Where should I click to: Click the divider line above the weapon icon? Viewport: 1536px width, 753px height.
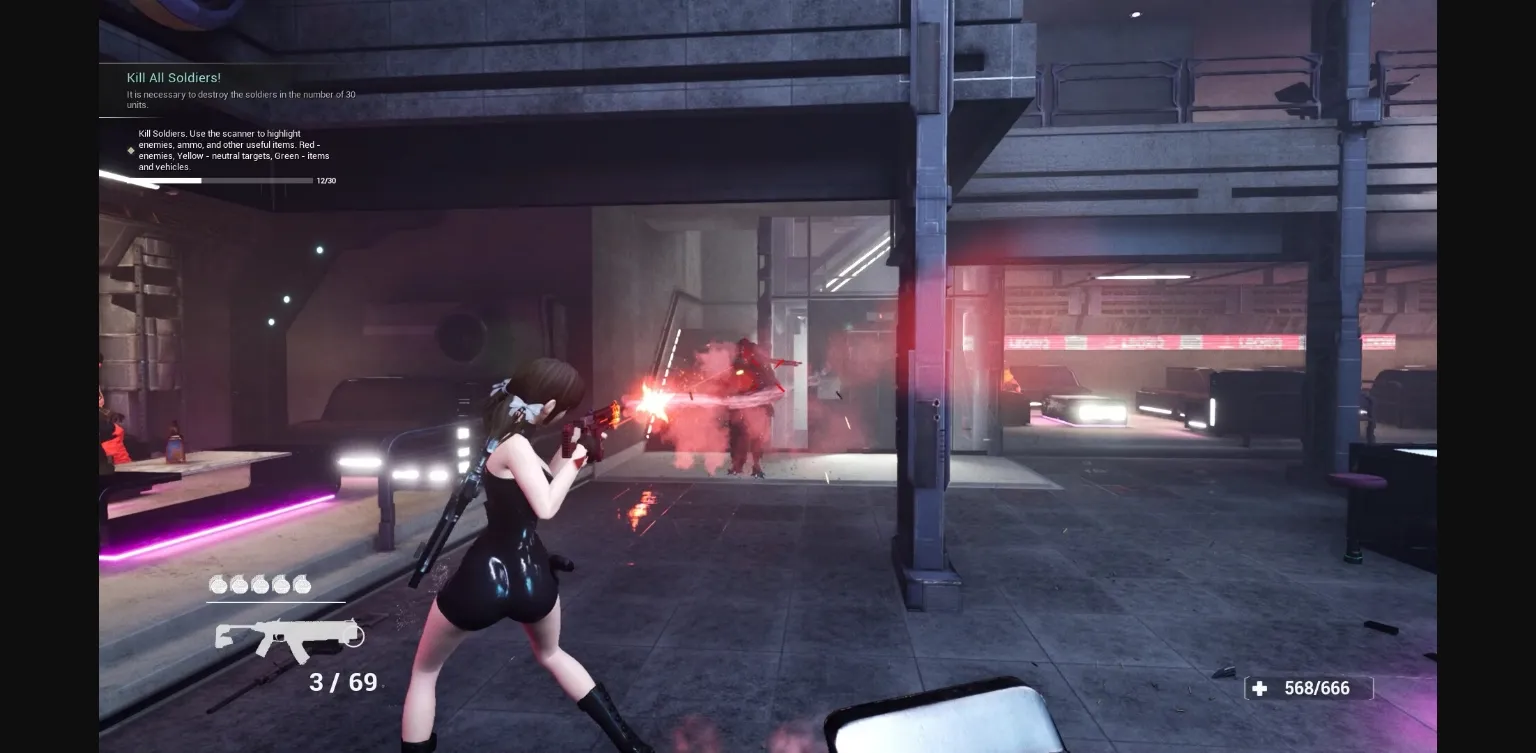pyautogui.click(x=275, y=604)
